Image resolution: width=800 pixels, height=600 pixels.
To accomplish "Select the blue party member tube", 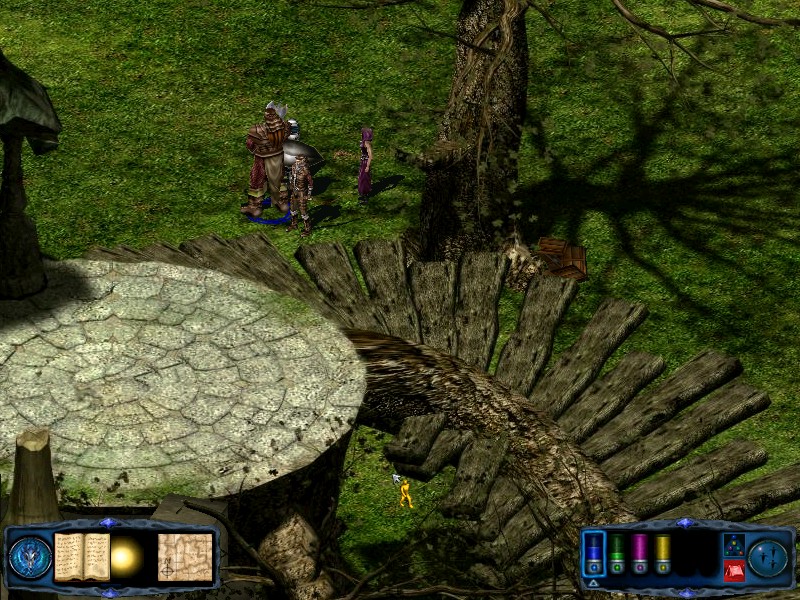I will coord(594,553).
